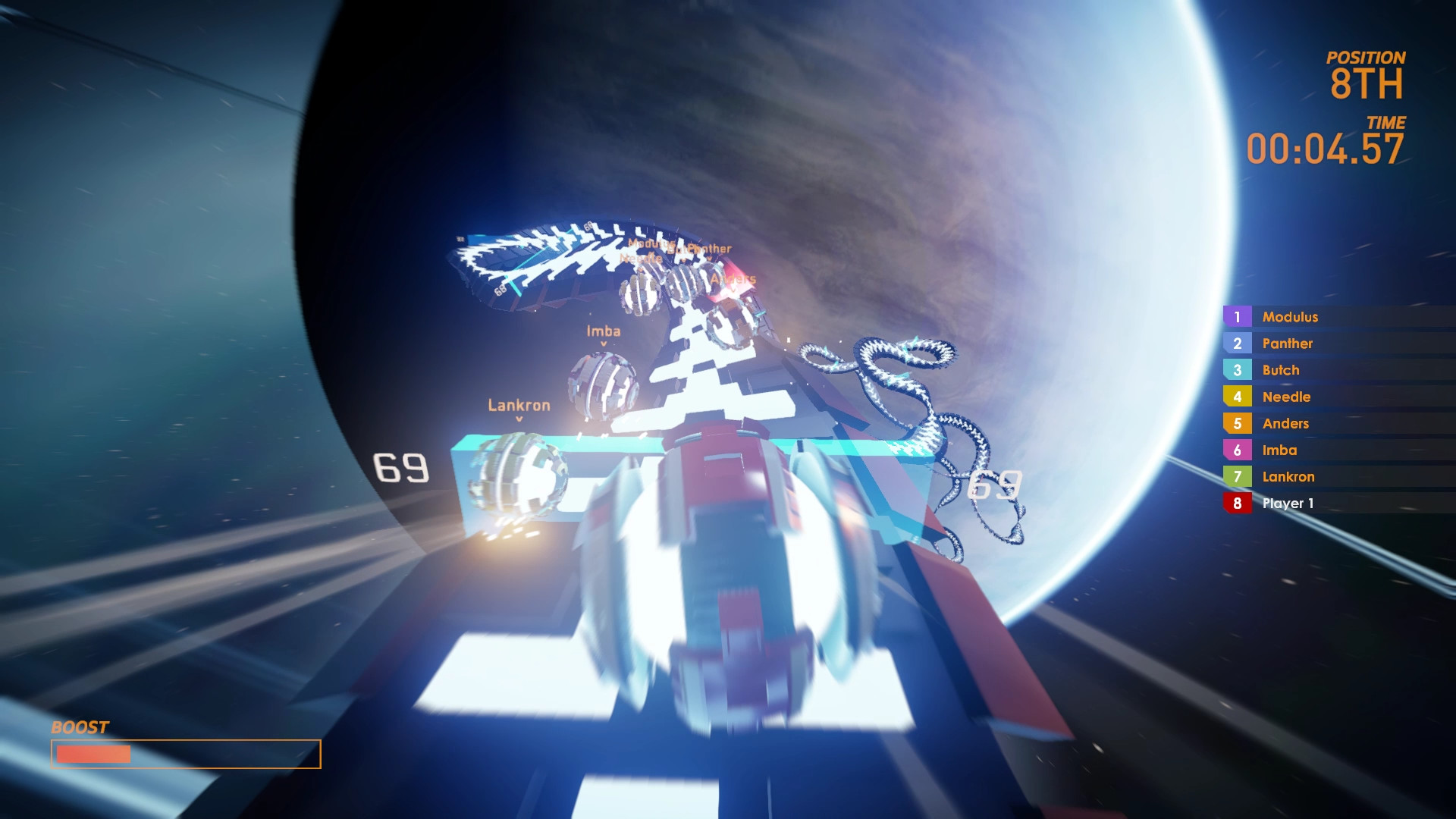Choose Butch in third place
Viewport: 1456px width, 819px height.
pos(1280,370)
